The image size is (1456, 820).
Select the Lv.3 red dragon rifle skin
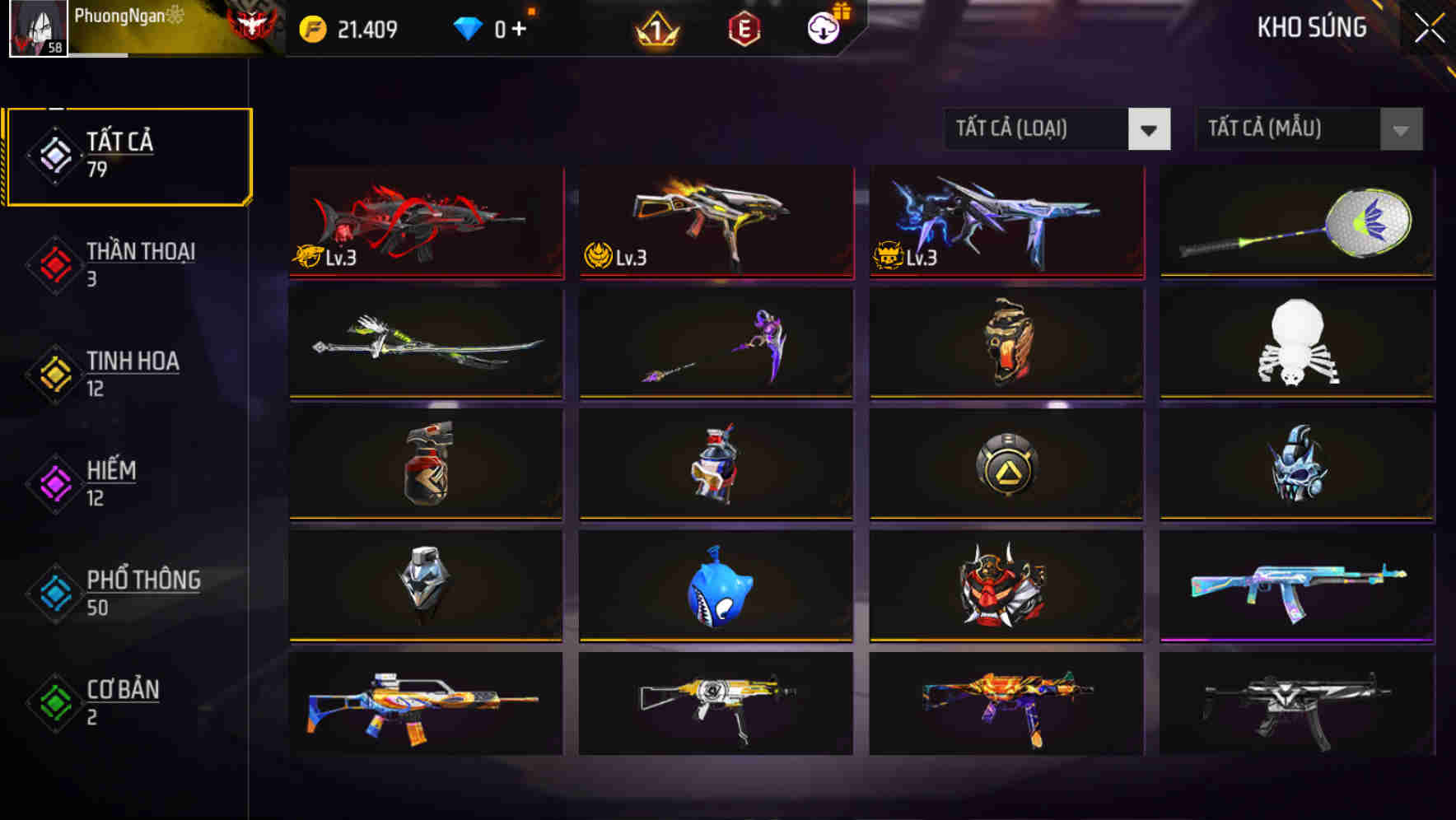tap(425, 222)
